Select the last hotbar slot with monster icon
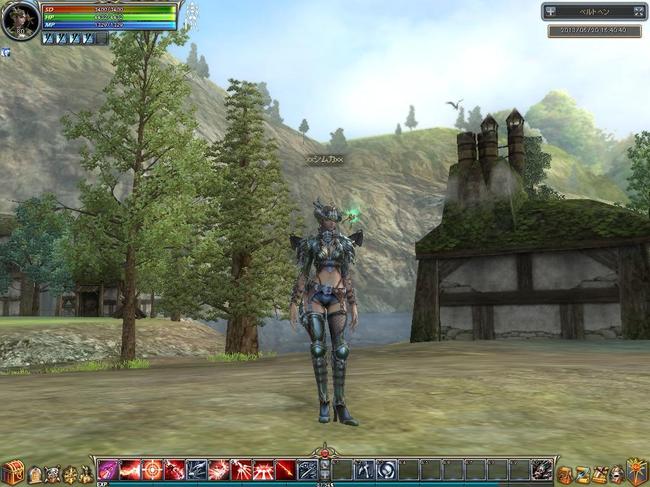650x487 pixels. [541, 469]
